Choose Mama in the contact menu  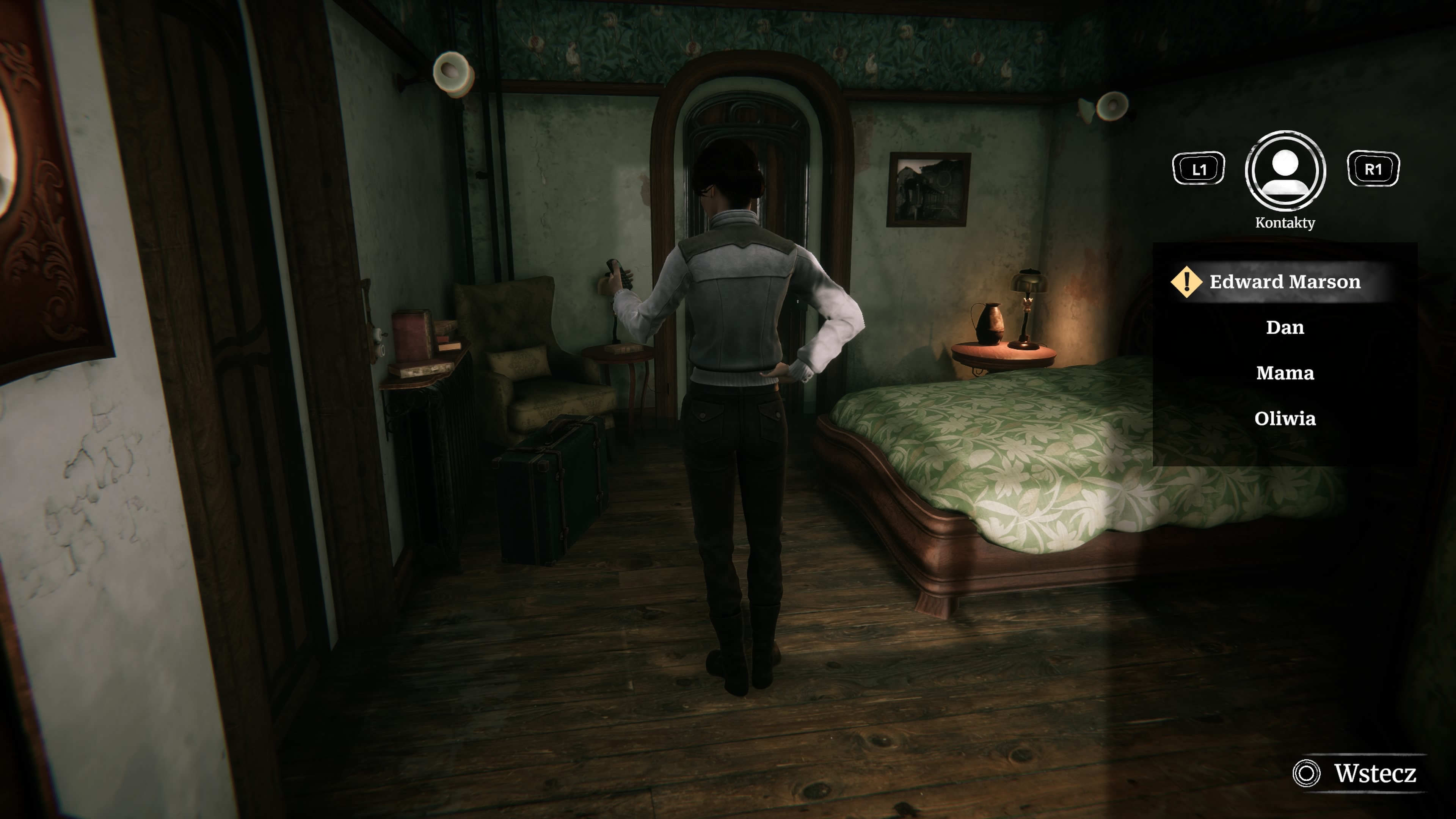(1285, 373)
